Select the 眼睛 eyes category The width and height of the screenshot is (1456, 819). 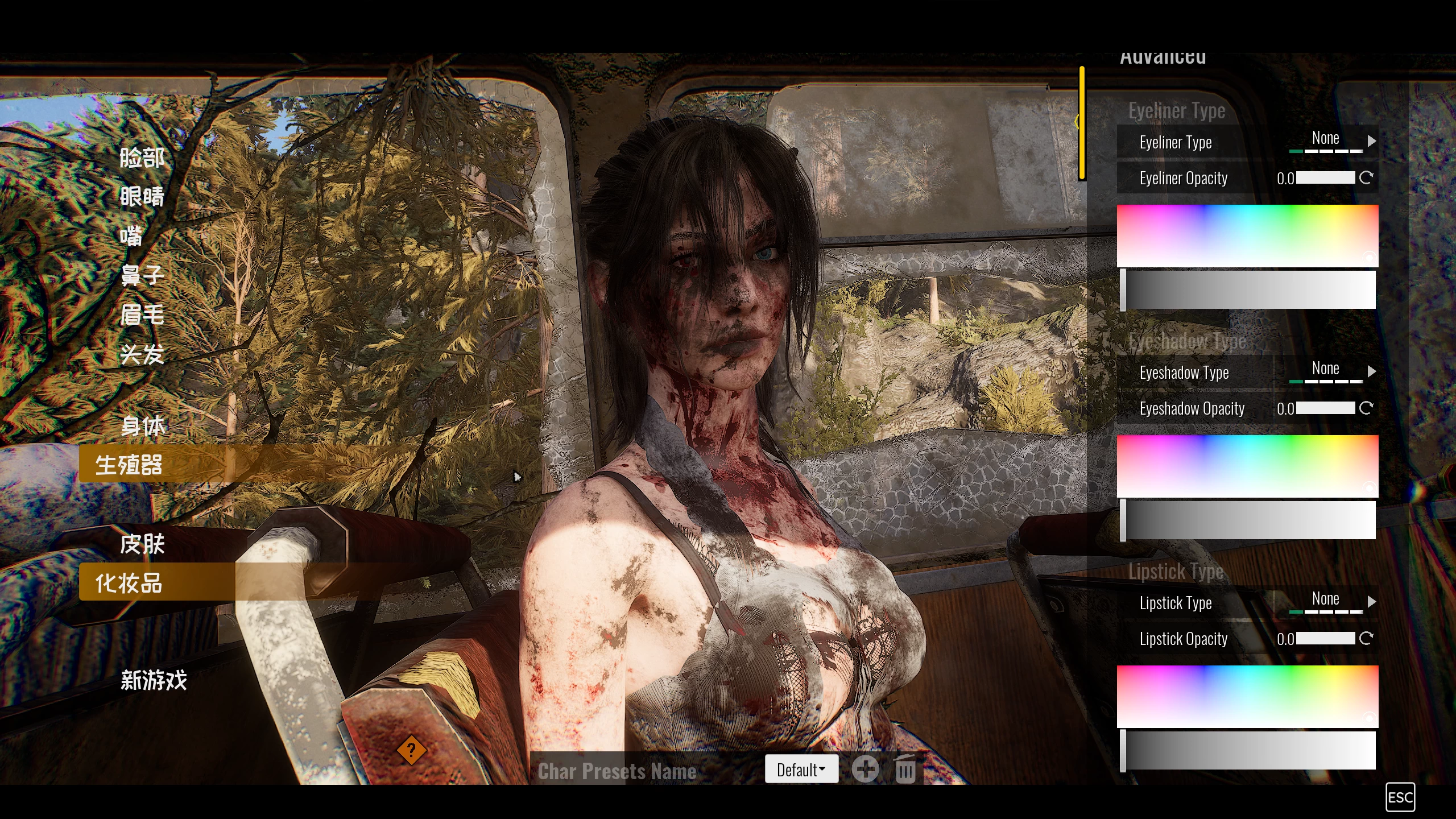(142, 197)
